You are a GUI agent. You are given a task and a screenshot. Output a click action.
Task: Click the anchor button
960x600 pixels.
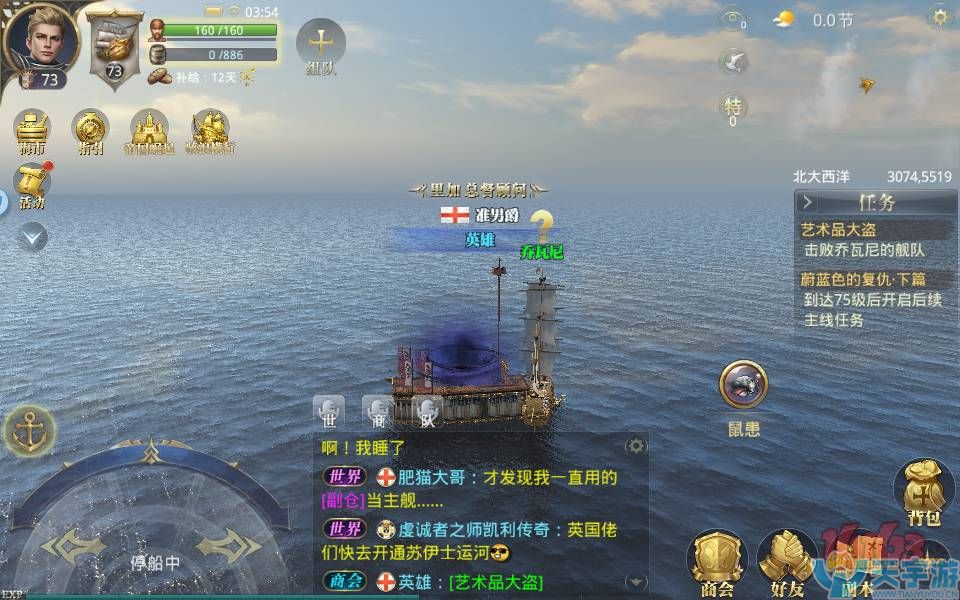[30, 431]
